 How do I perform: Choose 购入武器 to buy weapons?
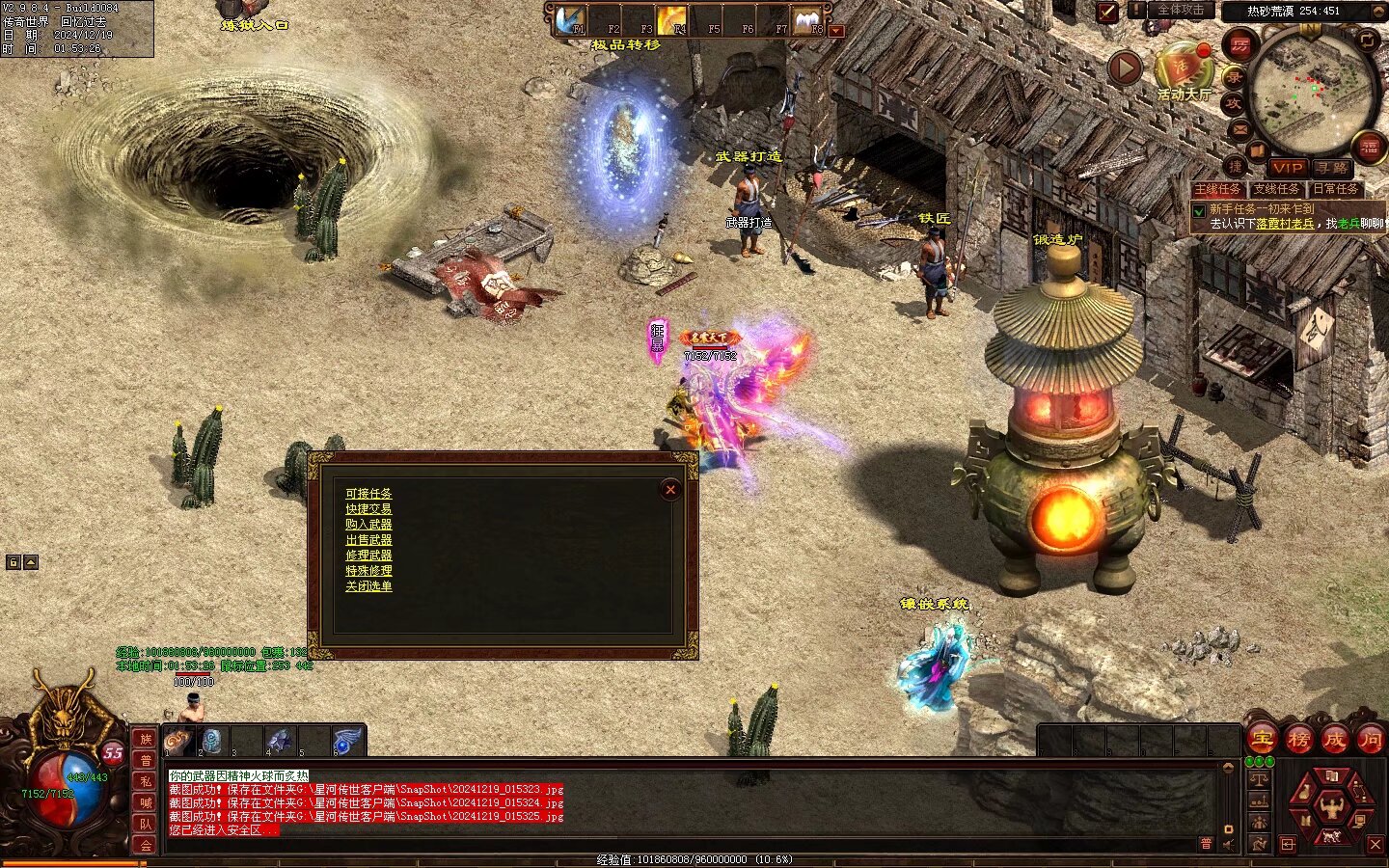(368, 525)
